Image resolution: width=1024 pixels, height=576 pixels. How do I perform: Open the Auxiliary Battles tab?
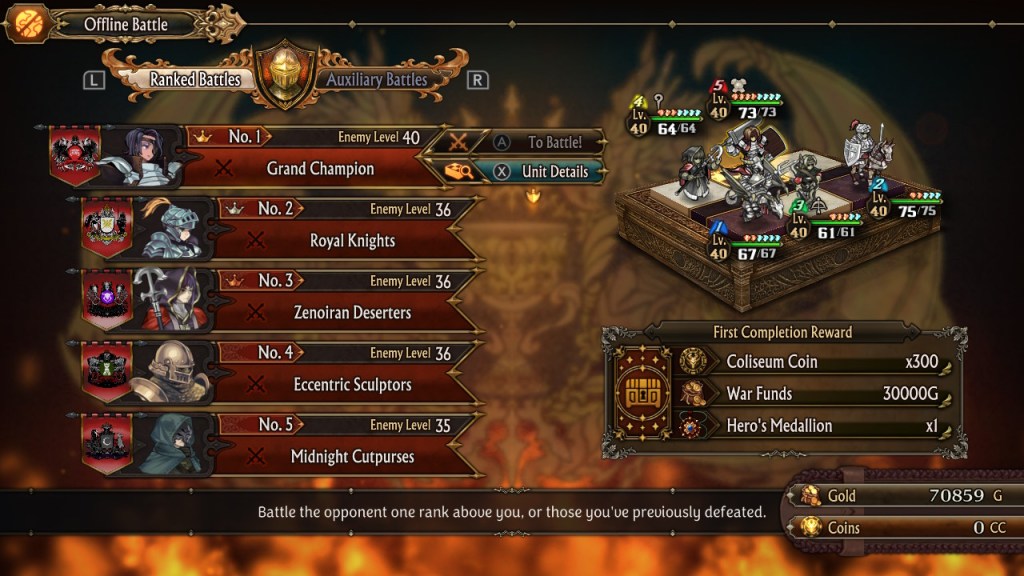pos(376,80)
